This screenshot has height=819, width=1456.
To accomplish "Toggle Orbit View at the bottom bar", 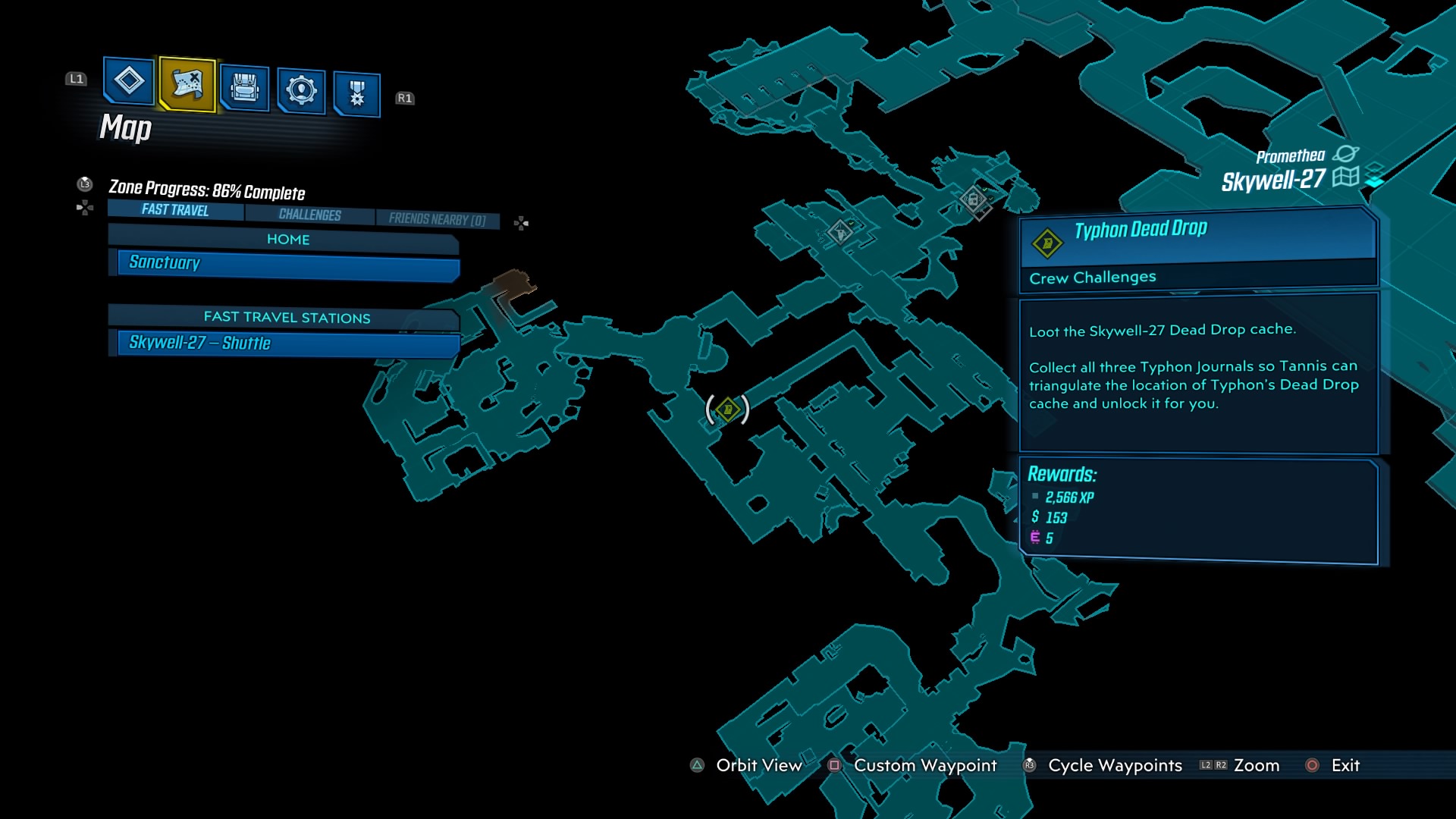I will coord(758,766).
